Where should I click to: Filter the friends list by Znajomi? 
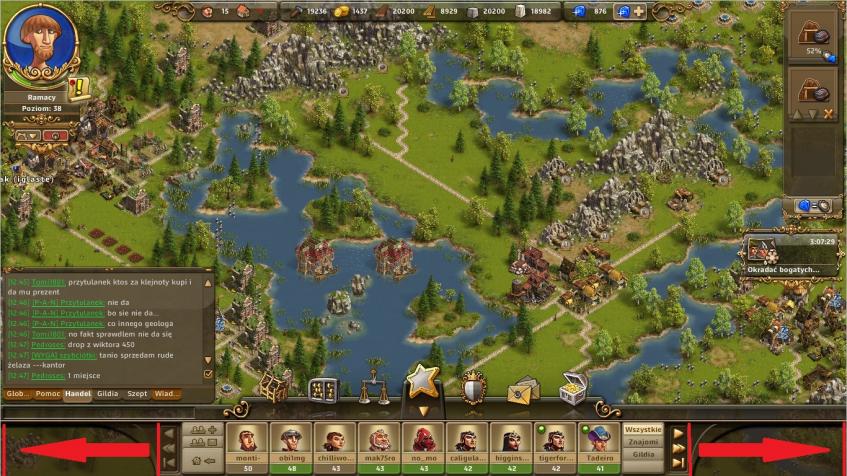click(x=643, y=441)
